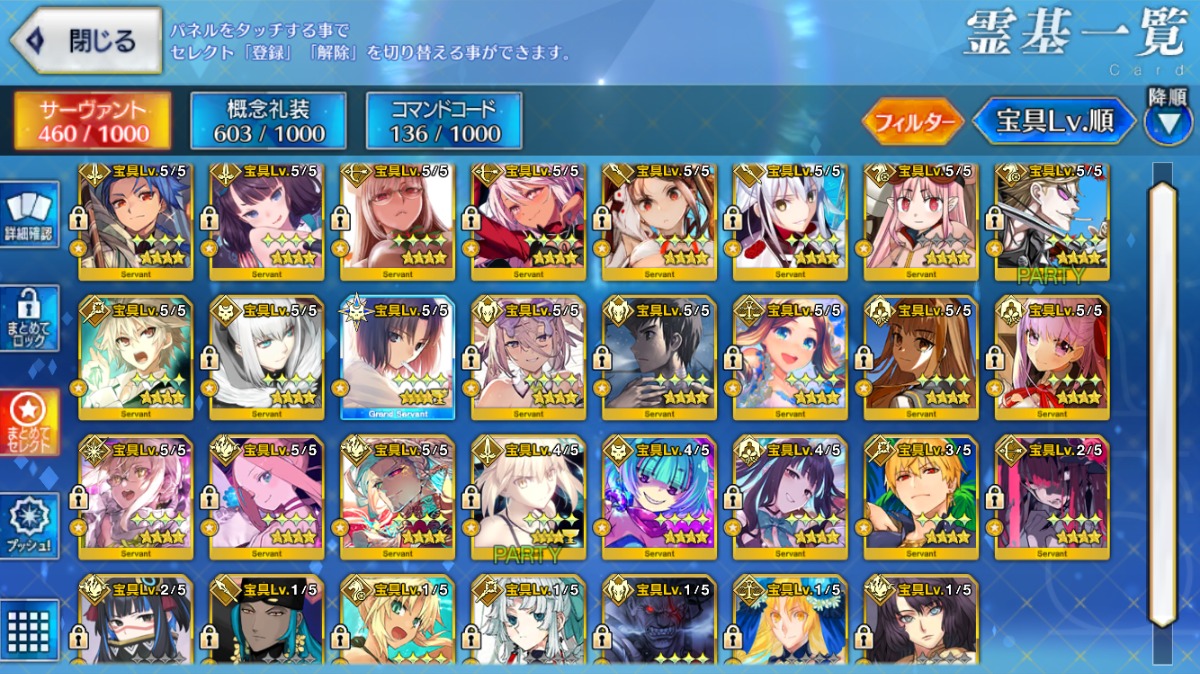Select the pink-haired servant with red ribbon
The width and height of the screenshot is (1200, 674).
(1051, 357)
